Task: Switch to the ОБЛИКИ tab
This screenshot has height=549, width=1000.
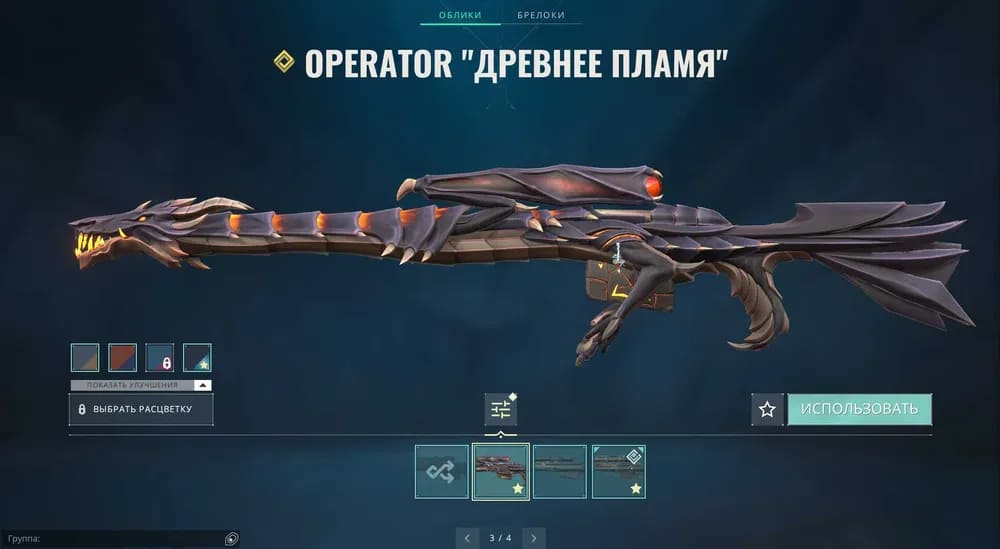Action: point(459,15)
